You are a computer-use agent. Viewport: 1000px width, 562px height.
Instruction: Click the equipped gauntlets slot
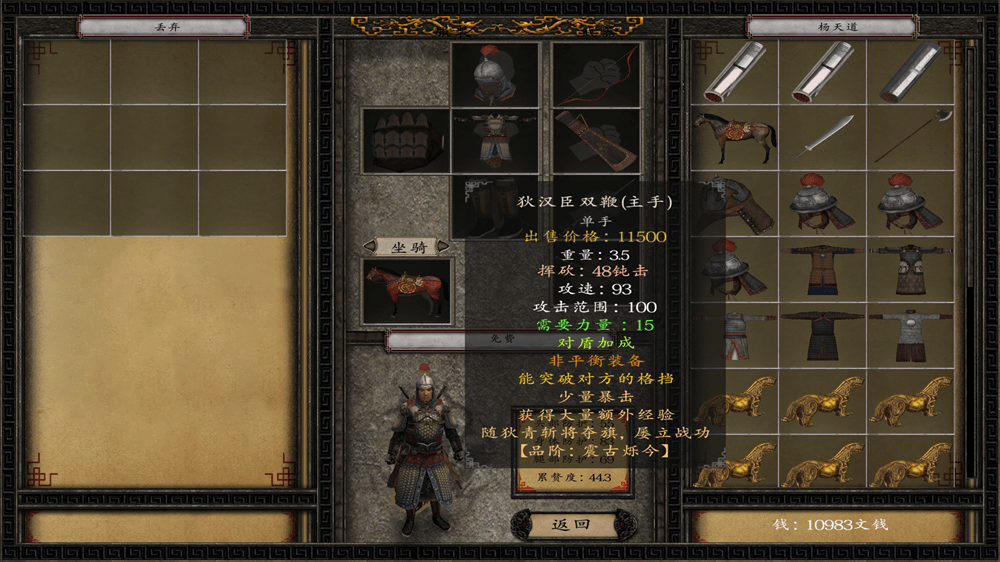(405, 140)
